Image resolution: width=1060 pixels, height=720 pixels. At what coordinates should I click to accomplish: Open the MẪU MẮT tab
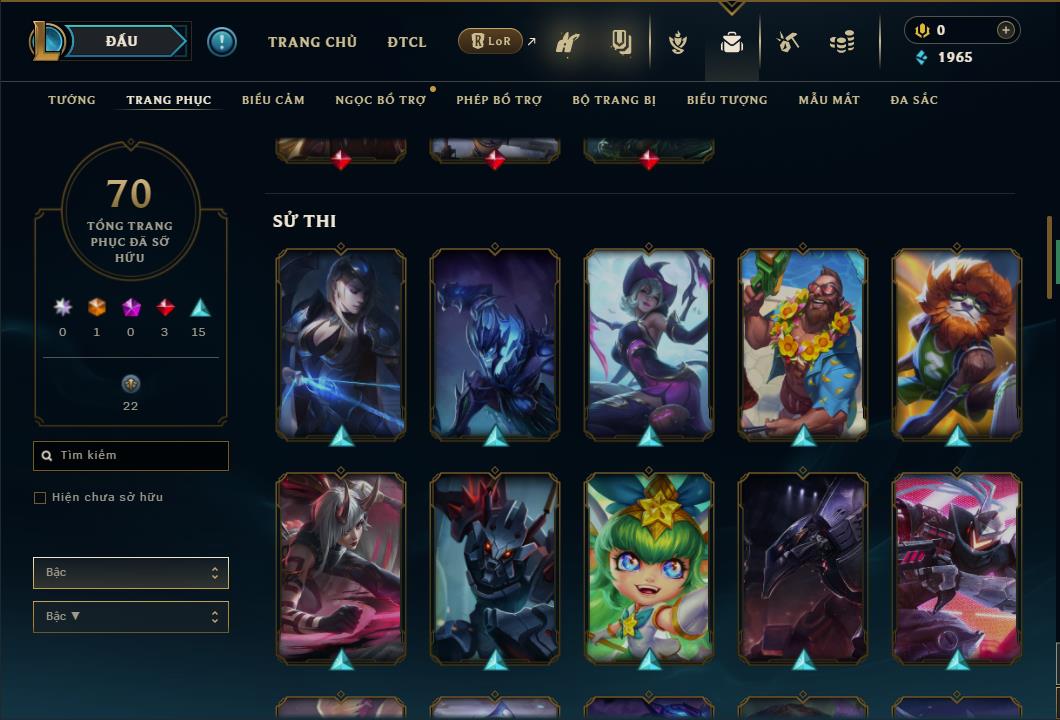(x=829, y=100)
